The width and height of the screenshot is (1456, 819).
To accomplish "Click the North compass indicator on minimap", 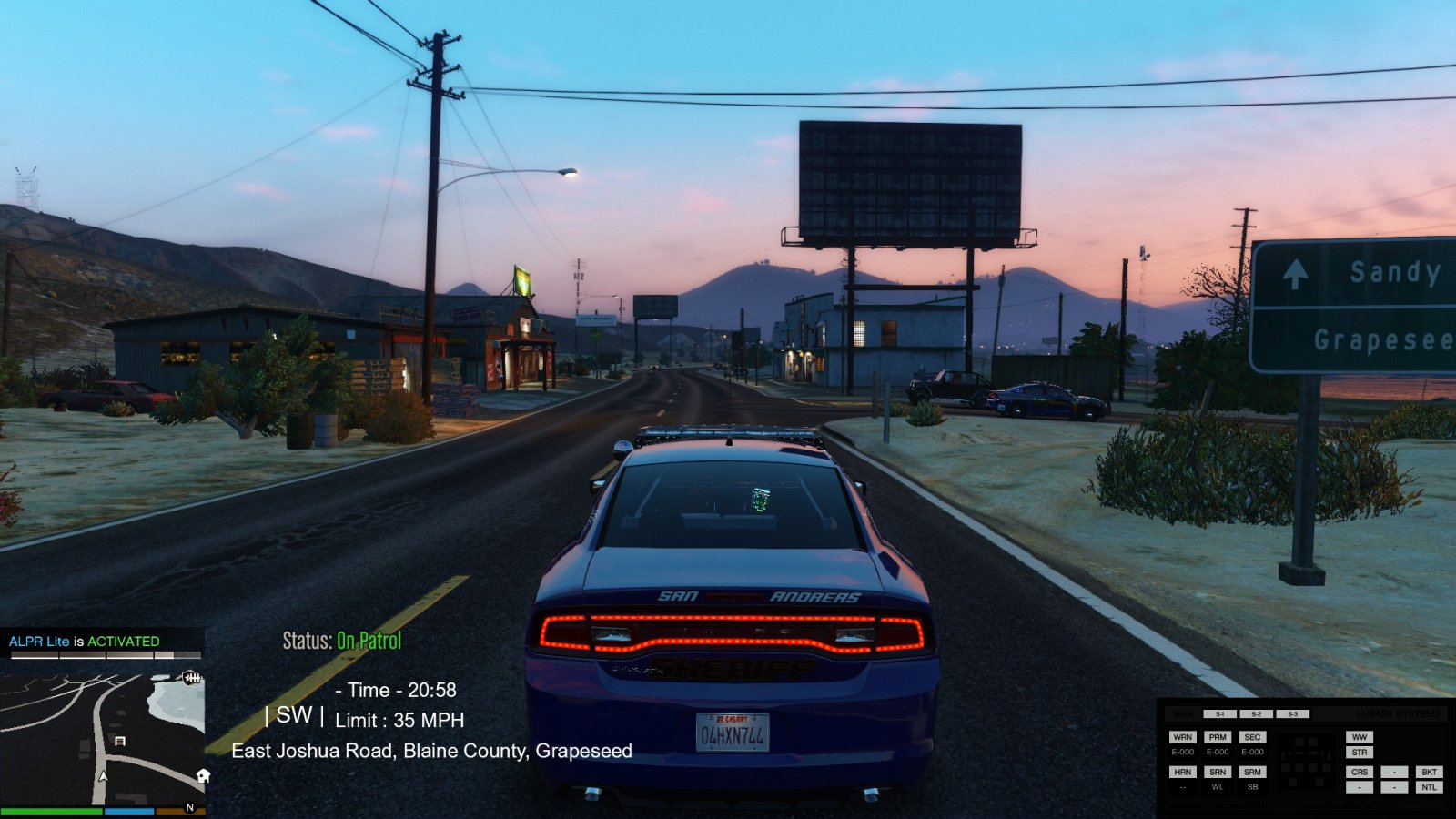I will click(190, 807).
